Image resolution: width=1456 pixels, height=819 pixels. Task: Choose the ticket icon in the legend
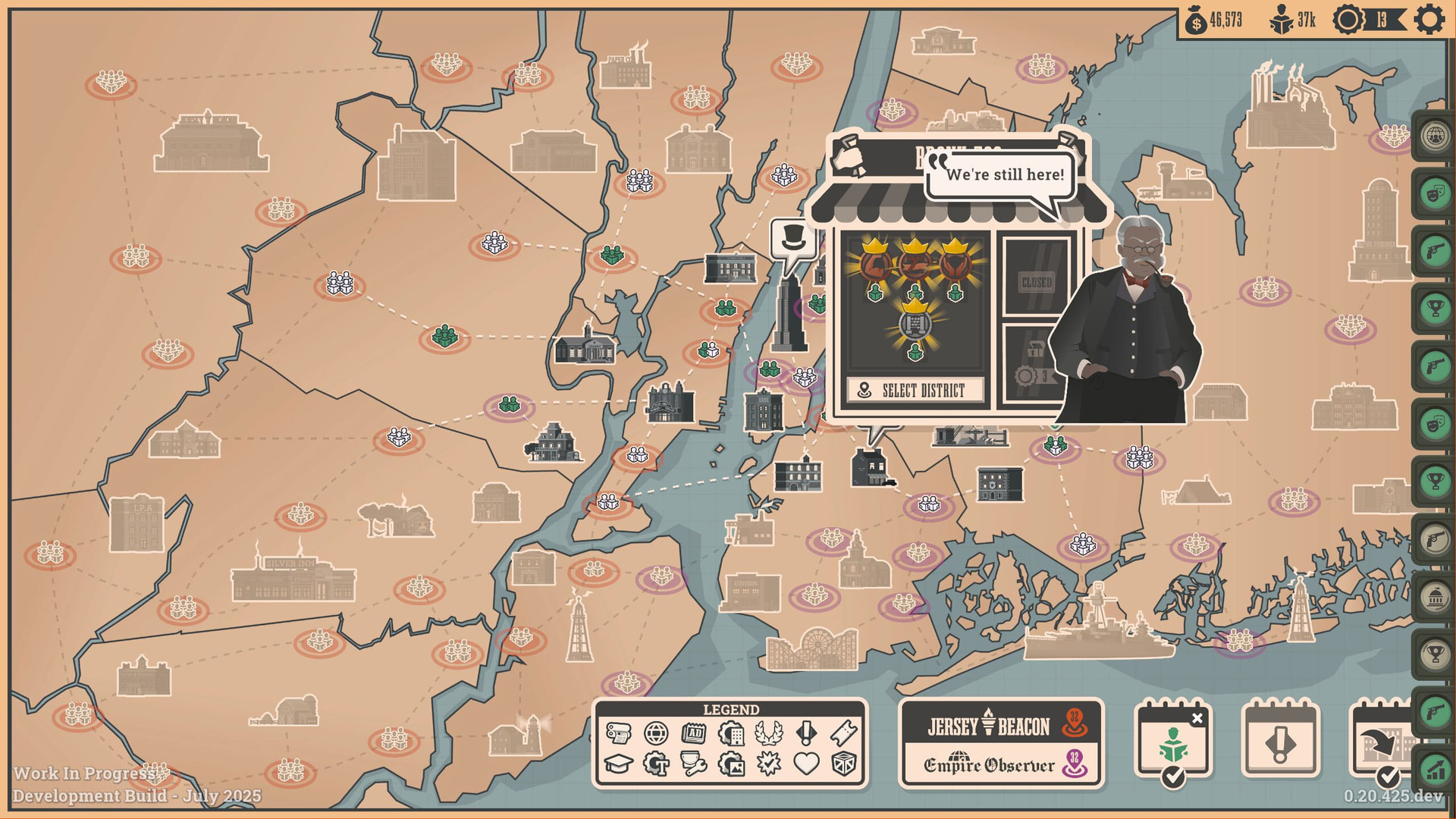pos(844,733)
